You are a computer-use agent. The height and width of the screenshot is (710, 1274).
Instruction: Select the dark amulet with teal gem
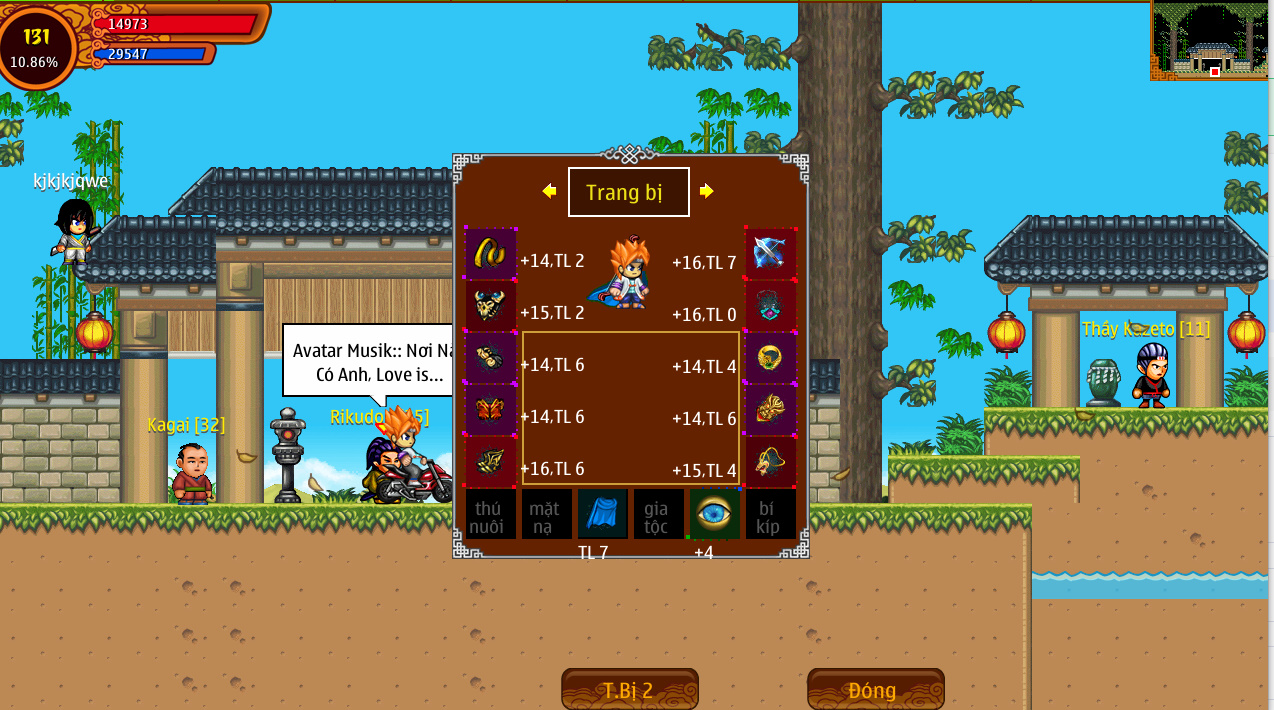[770, 305]
